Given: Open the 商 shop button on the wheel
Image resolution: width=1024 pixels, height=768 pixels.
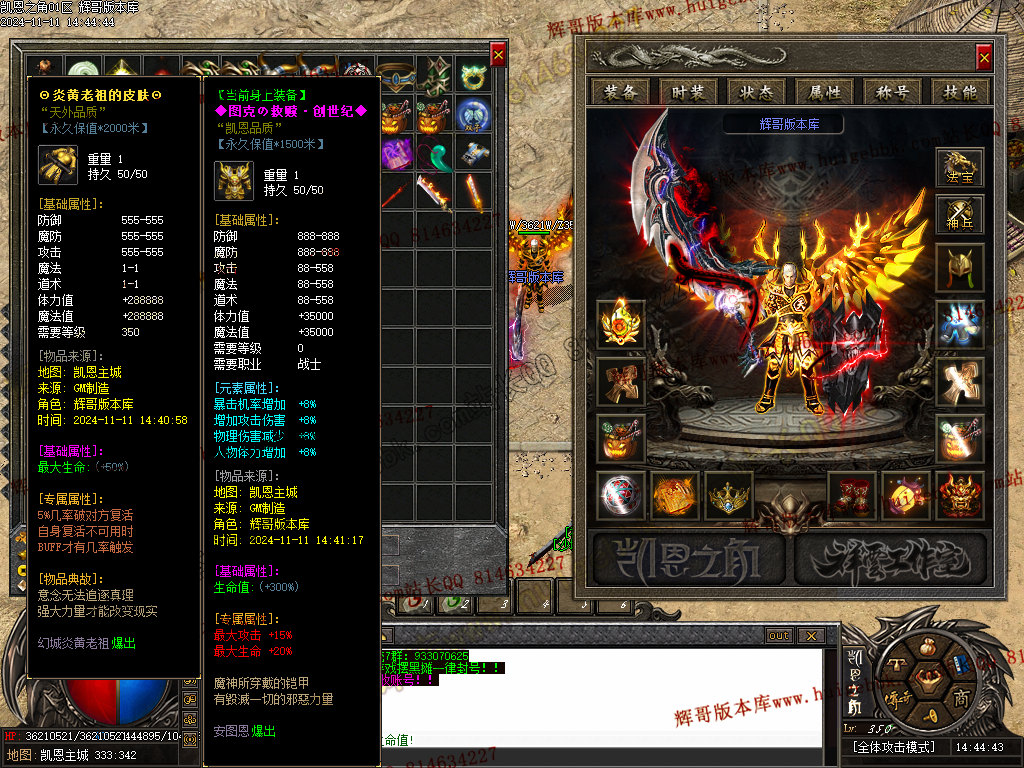Looking at the screenshot, I should point(961,697).
